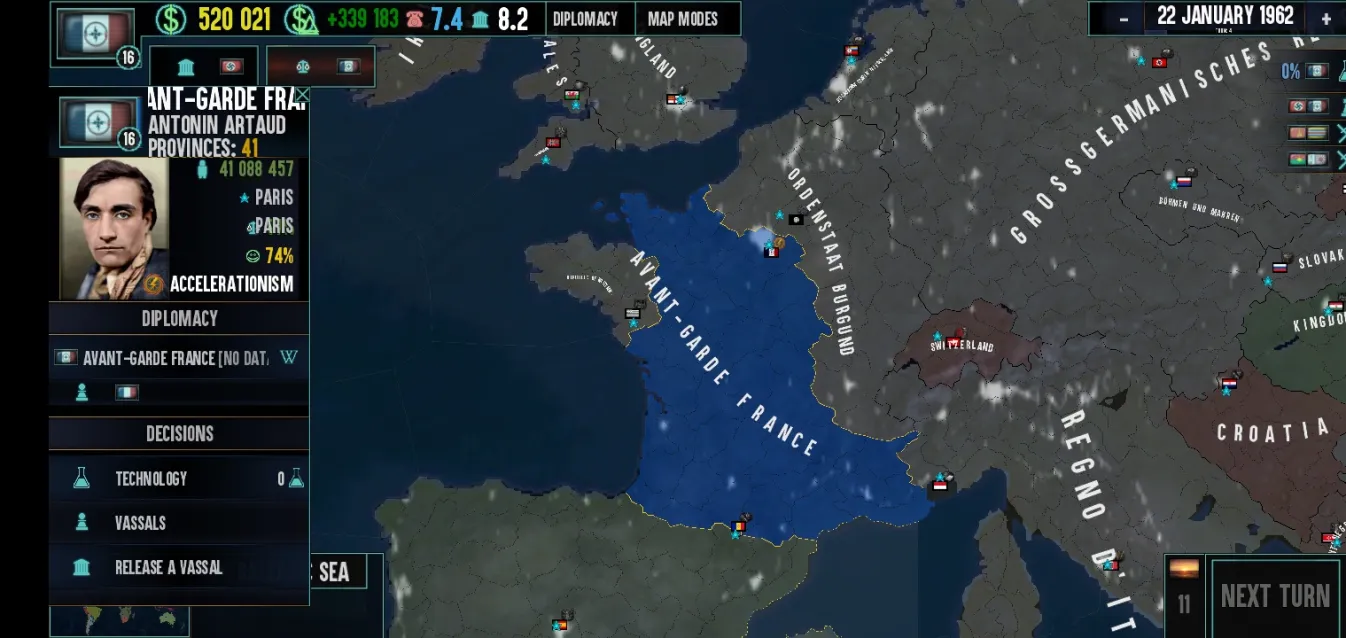Click the world minimap thumbnail
1346x638 pixels.
coord(120,620)
